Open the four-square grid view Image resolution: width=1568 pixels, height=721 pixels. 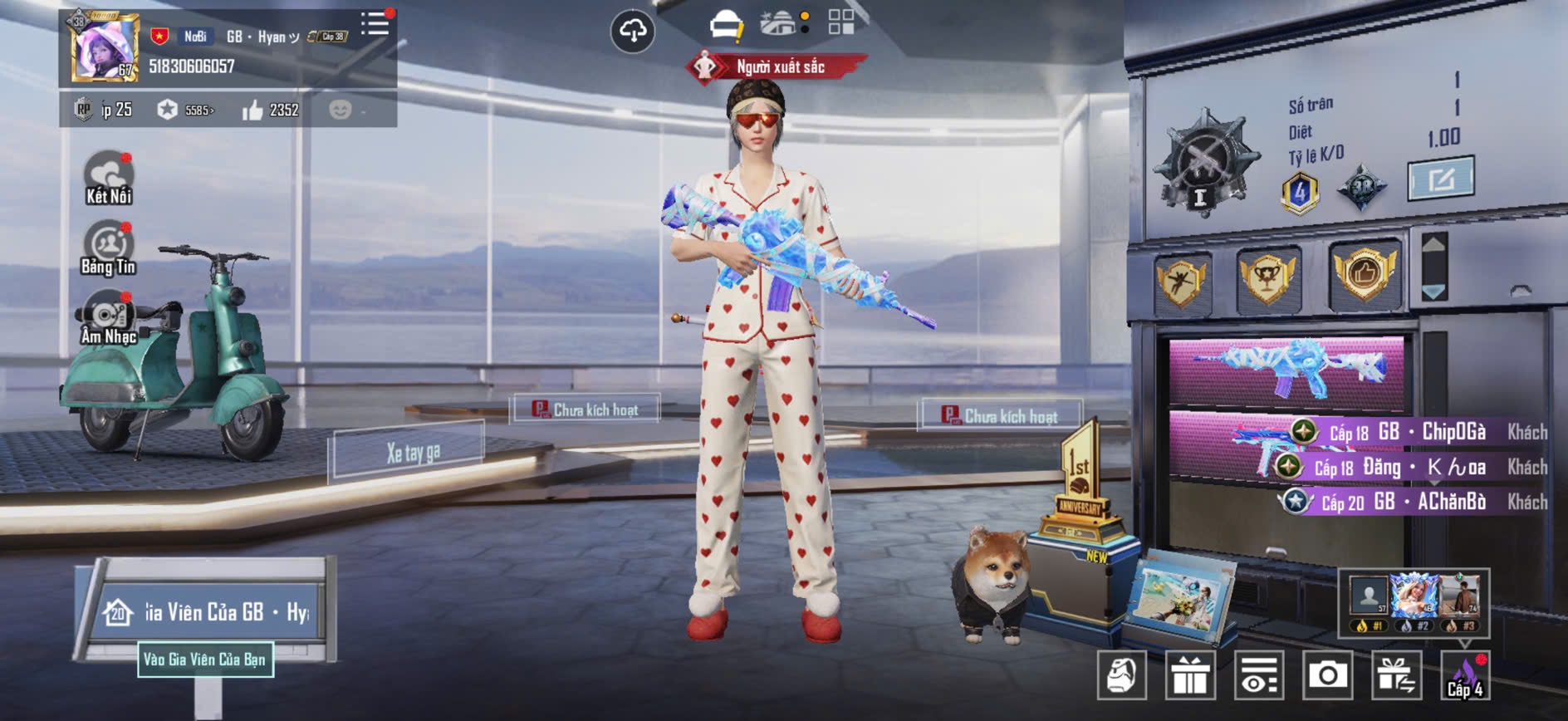tap(840, 22)
